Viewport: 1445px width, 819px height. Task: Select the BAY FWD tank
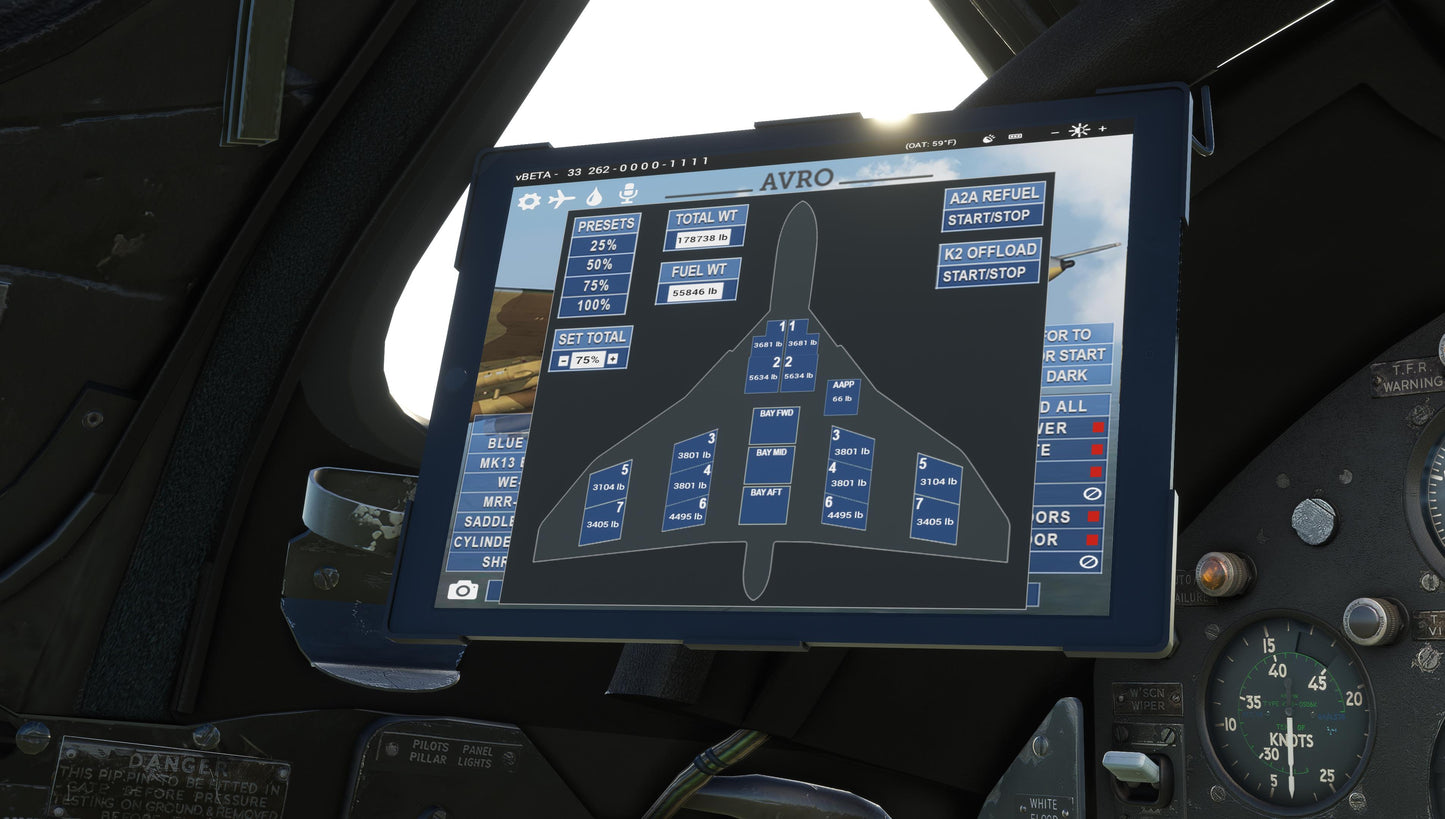pos(775,426)
